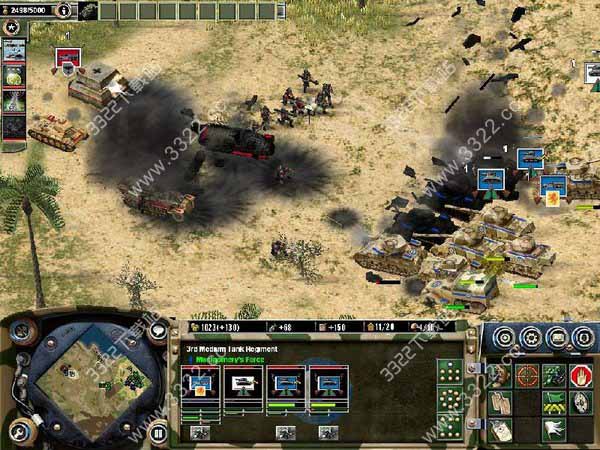Choose the naval support power on the left

[x=14, y=51]
